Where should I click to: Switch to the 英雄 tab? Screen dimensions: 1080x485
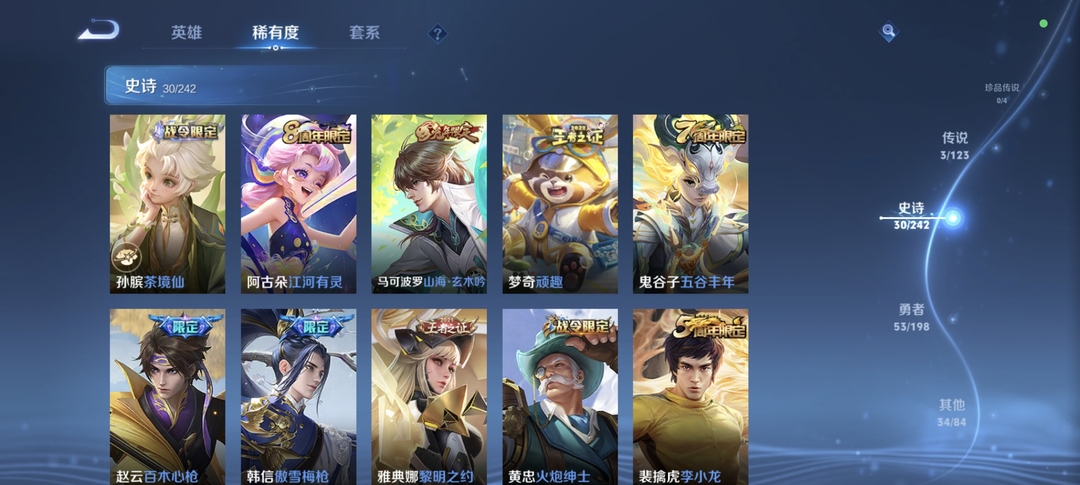186,33
